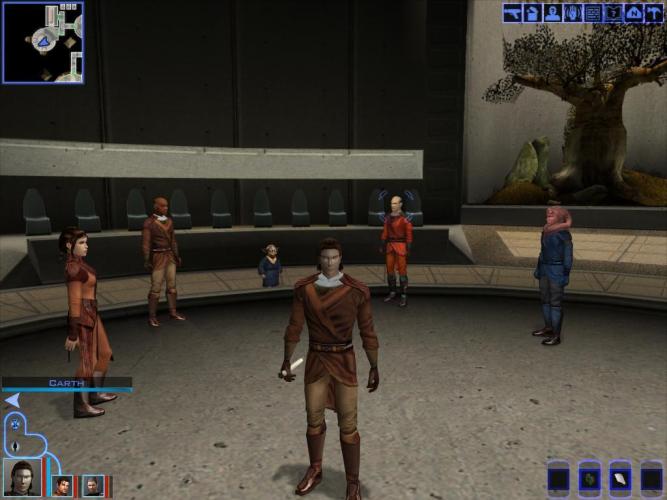Open the quest journal book icon
667x500 pixels.
point(613,13)
